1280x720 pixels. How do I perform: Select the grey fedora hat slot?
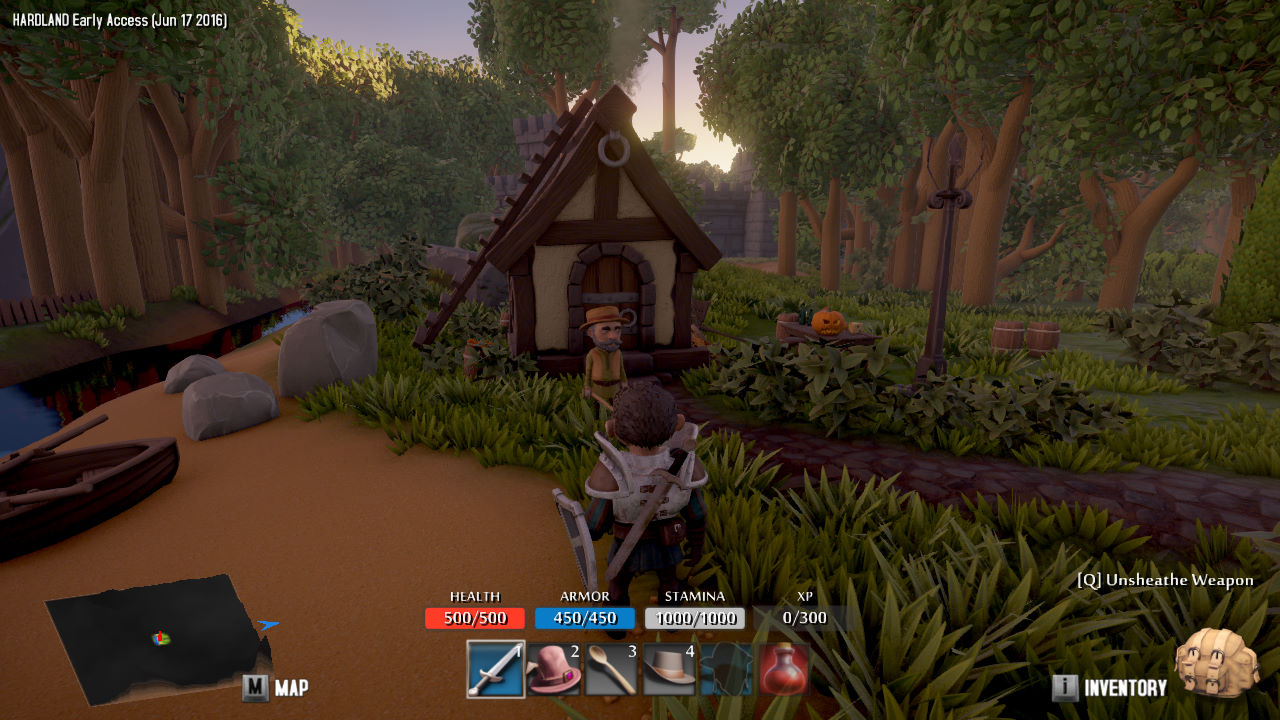click(x=669, y=669)
